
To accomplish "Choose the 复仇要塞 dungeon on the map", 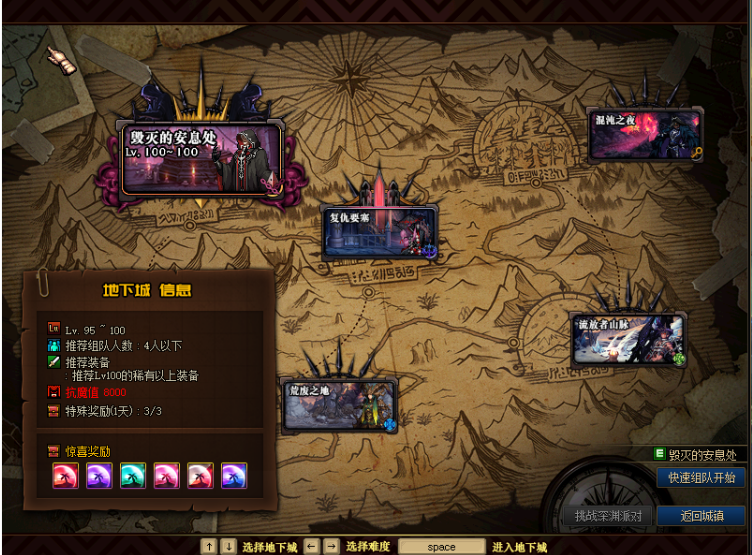I will pyautogui.click(x=380, y=233).
